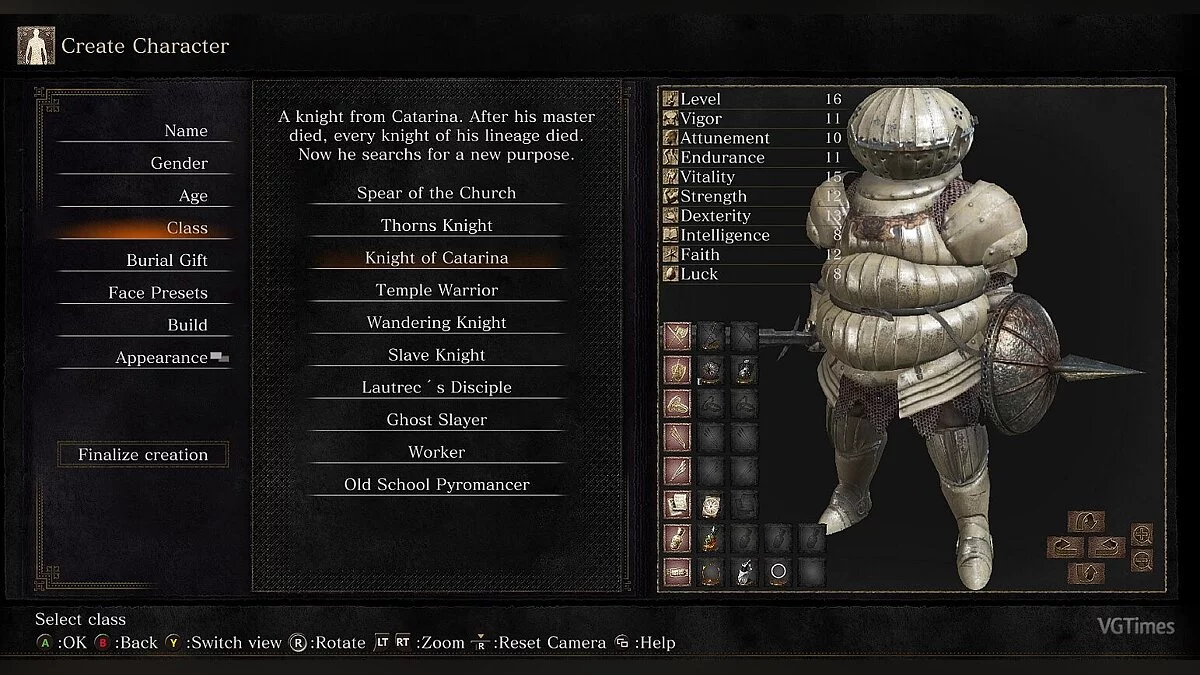The width and height of the screenshot is (1200, 675).
Task: Choose Lautrec's Disciple class
Action: click(436, 387)
